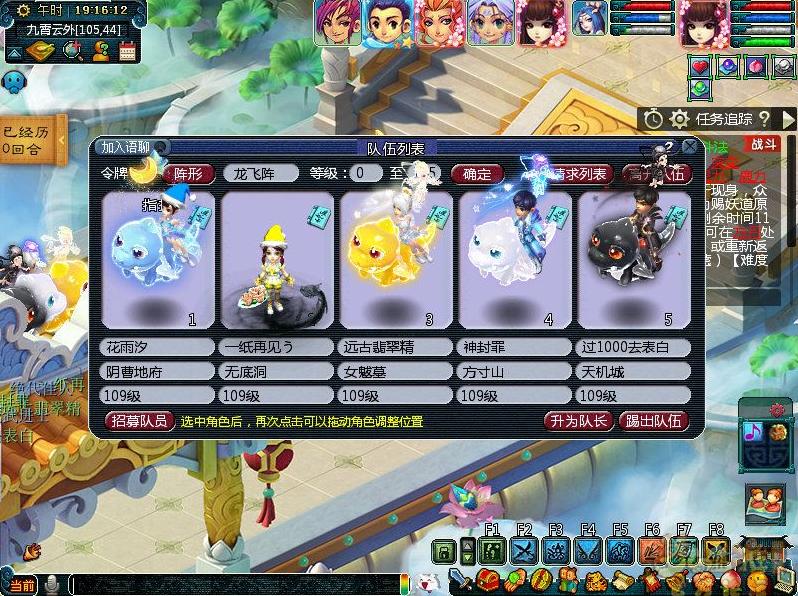
Task: Open the 任务追踪 quest tracker settings gear
Action: [679, 119]
